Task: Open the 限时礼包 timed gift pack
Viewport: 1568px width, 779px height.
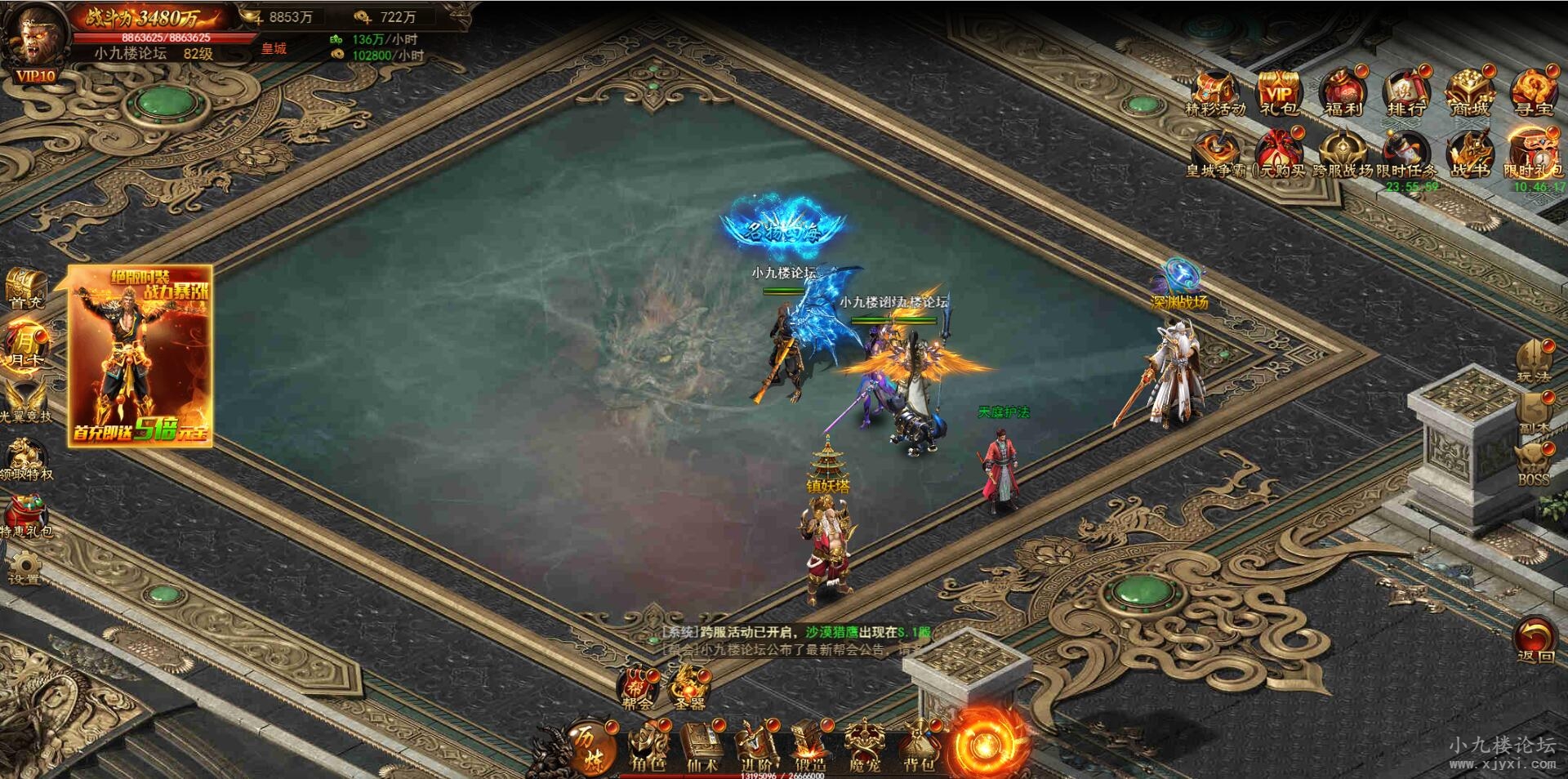Action: coord(1532,154)
